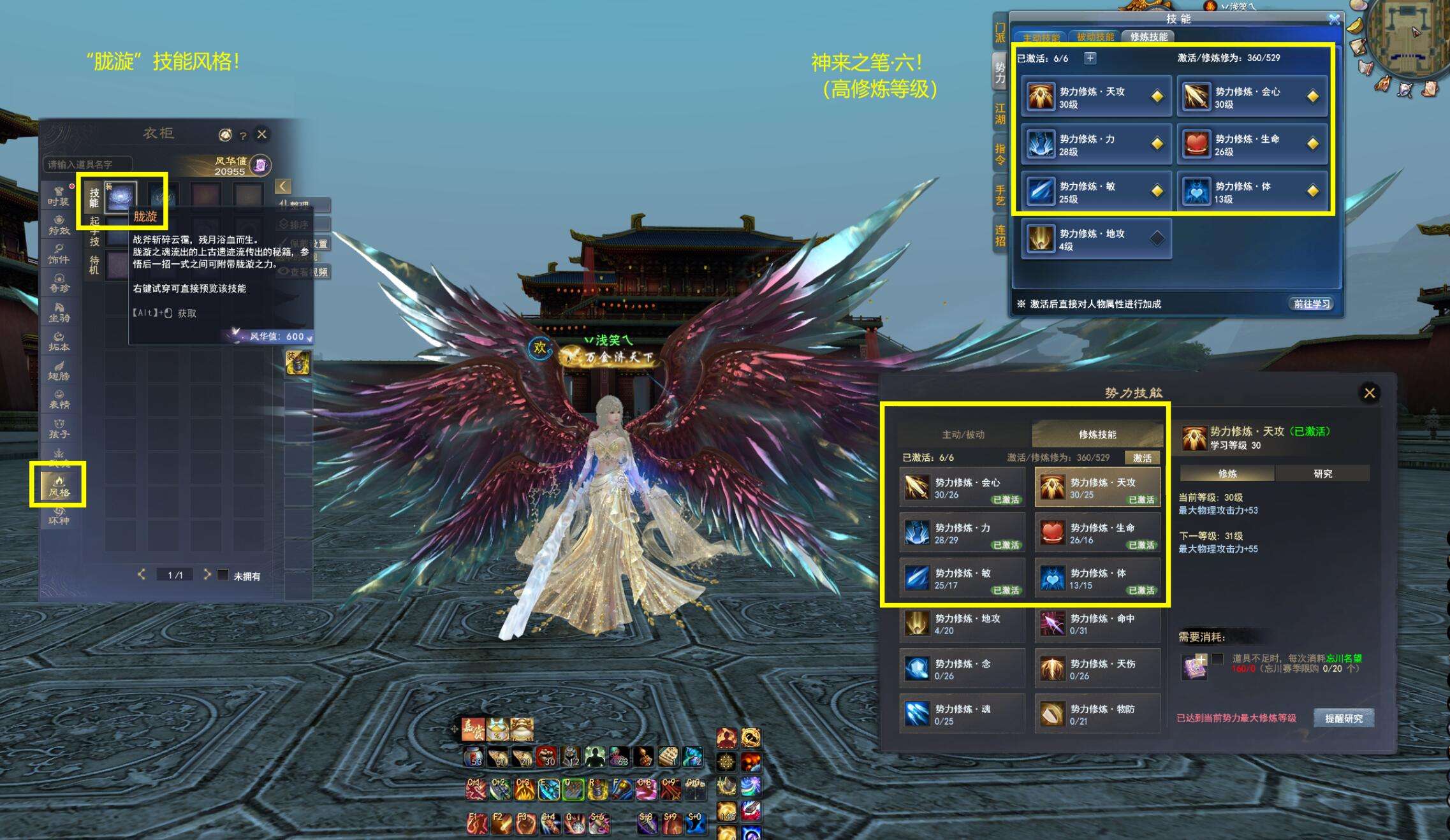The height and width of the screenshot is (840, 1450).
Task: Close the 衣柜 wardrobe panel
Action: pyautogui.click(x=261, y=134)
